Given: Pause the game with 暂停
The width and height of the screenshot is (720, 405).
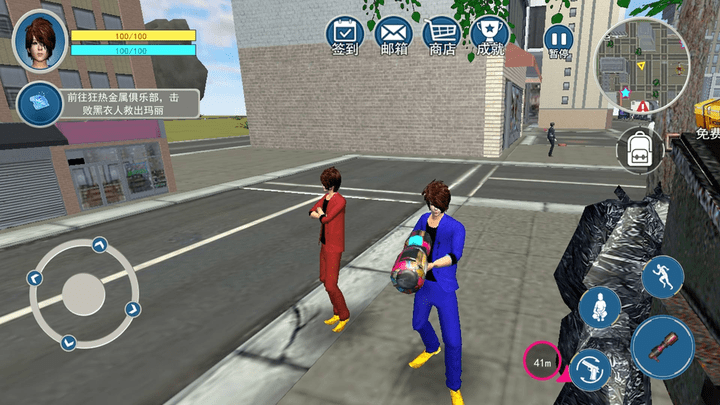Looking at the screenshot, I should (558, 40).
